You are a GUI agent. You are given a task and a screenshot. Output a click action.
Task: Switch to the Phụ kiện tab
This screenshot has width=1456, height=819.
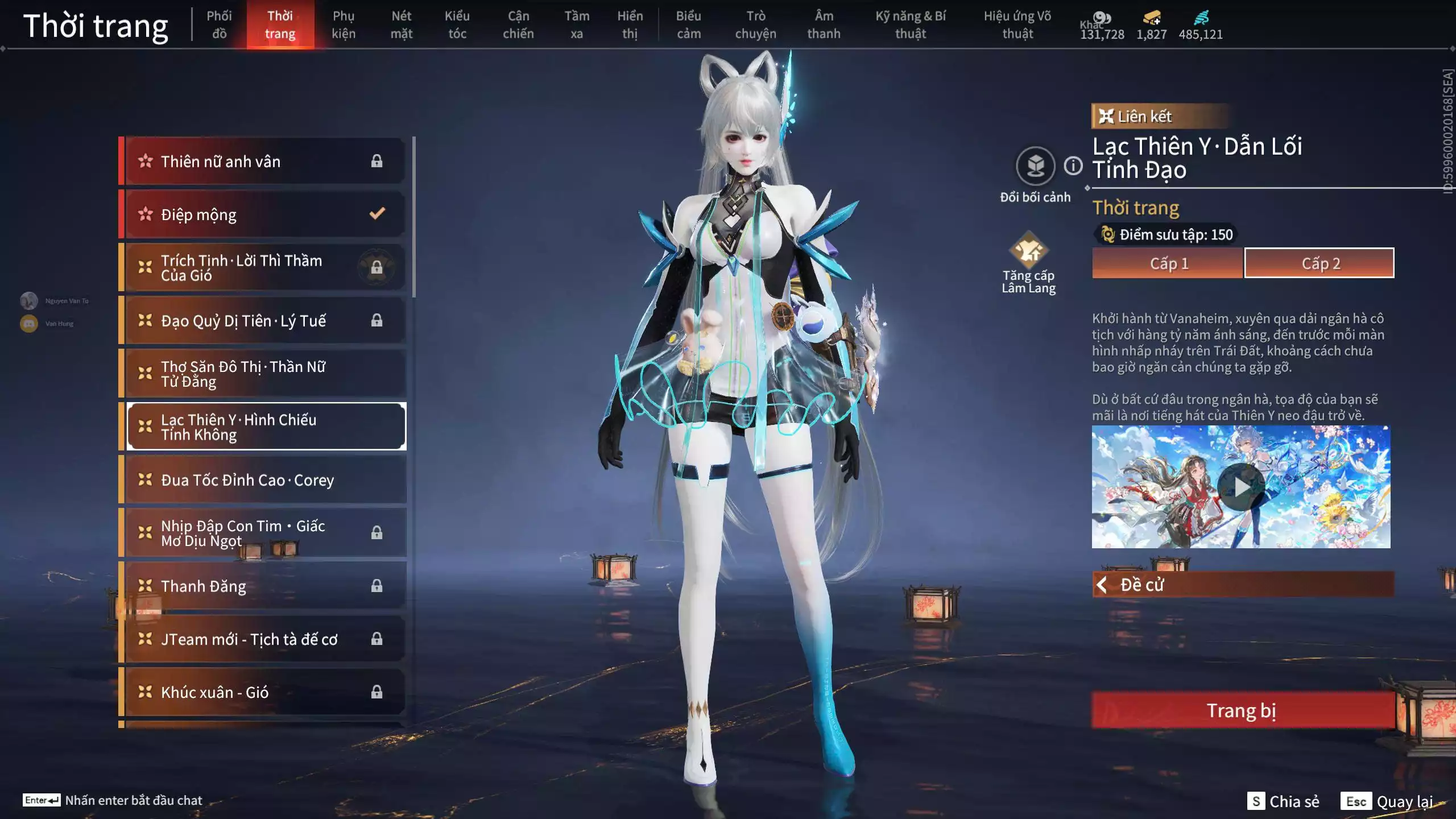pos(344,24)
